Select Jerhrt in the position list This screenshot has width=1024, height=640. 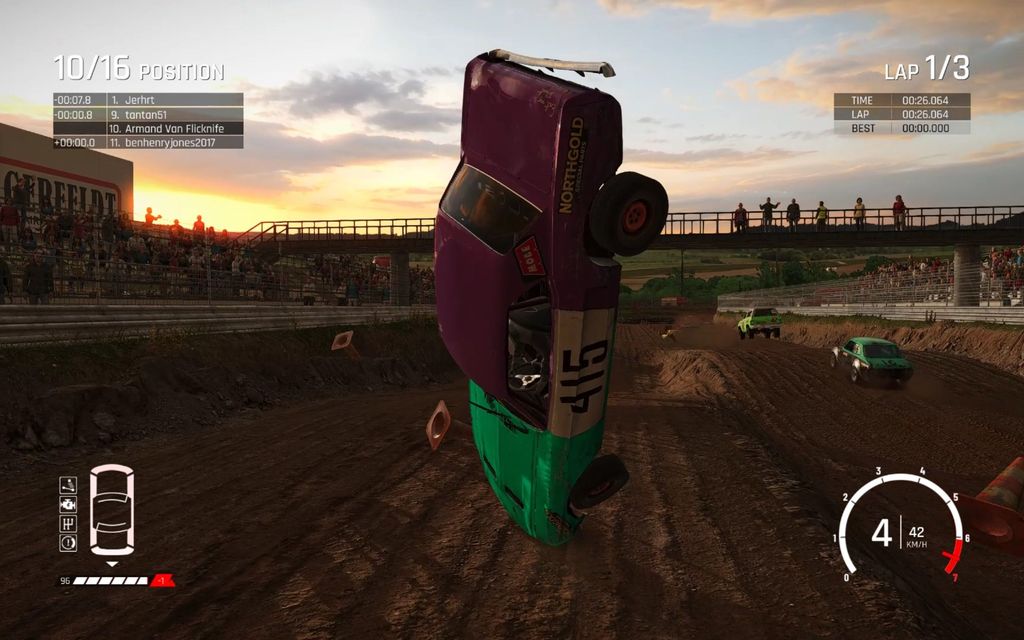point(148,100)
